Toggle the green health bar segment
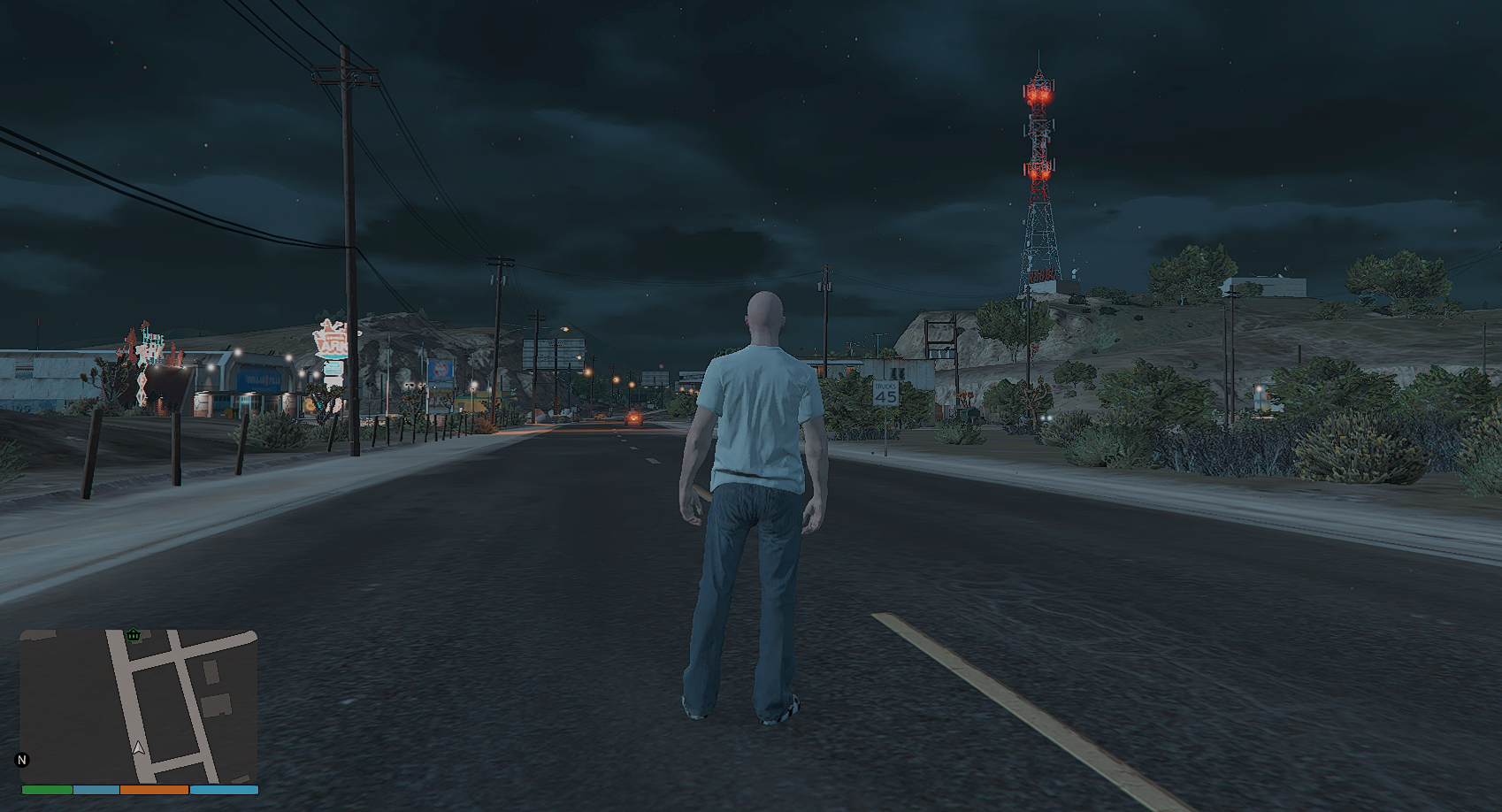 (x=46, y=789)
